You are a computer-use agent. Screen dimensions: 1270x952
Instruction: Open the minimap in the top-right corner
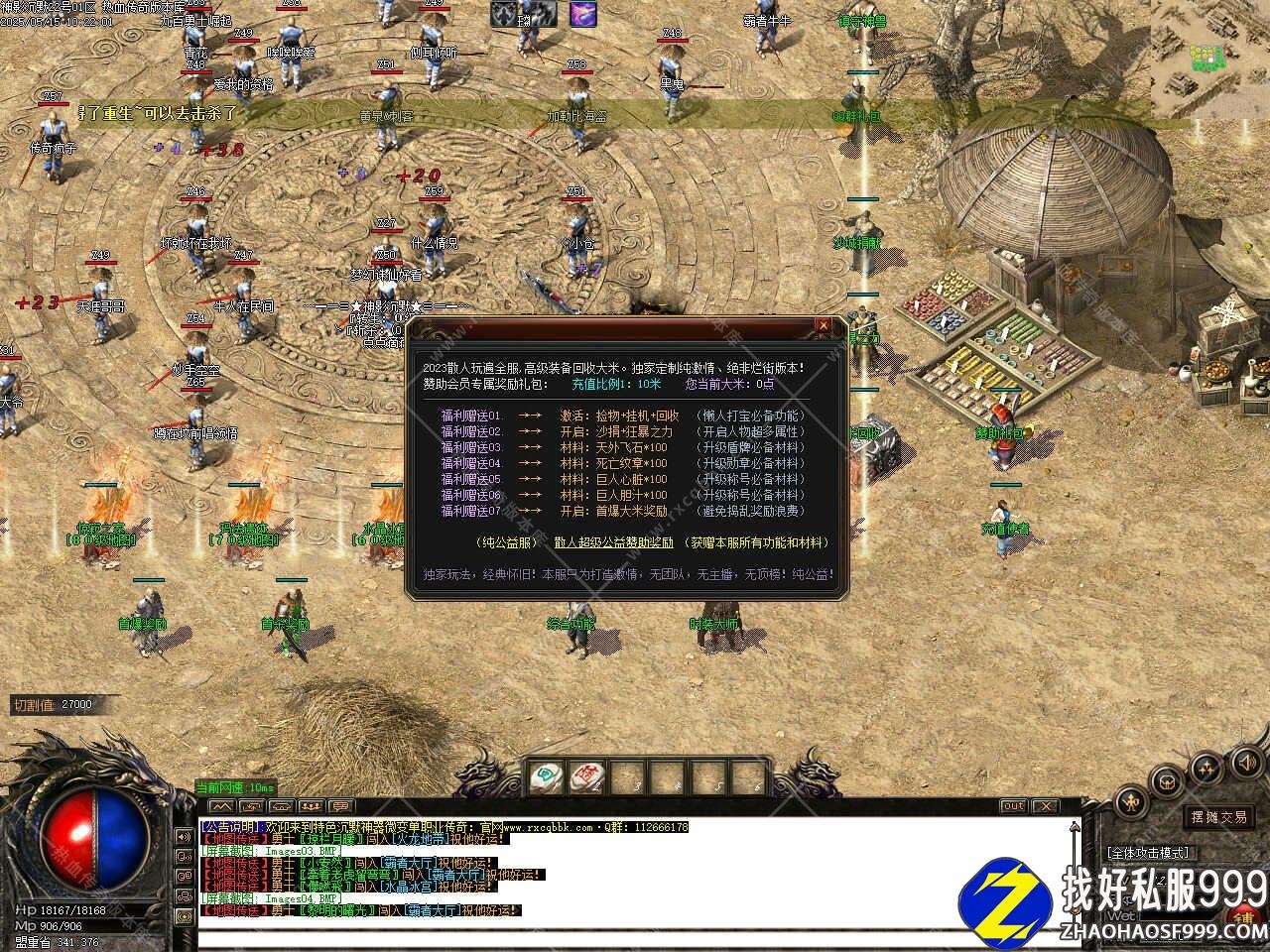click(1210, 50)
